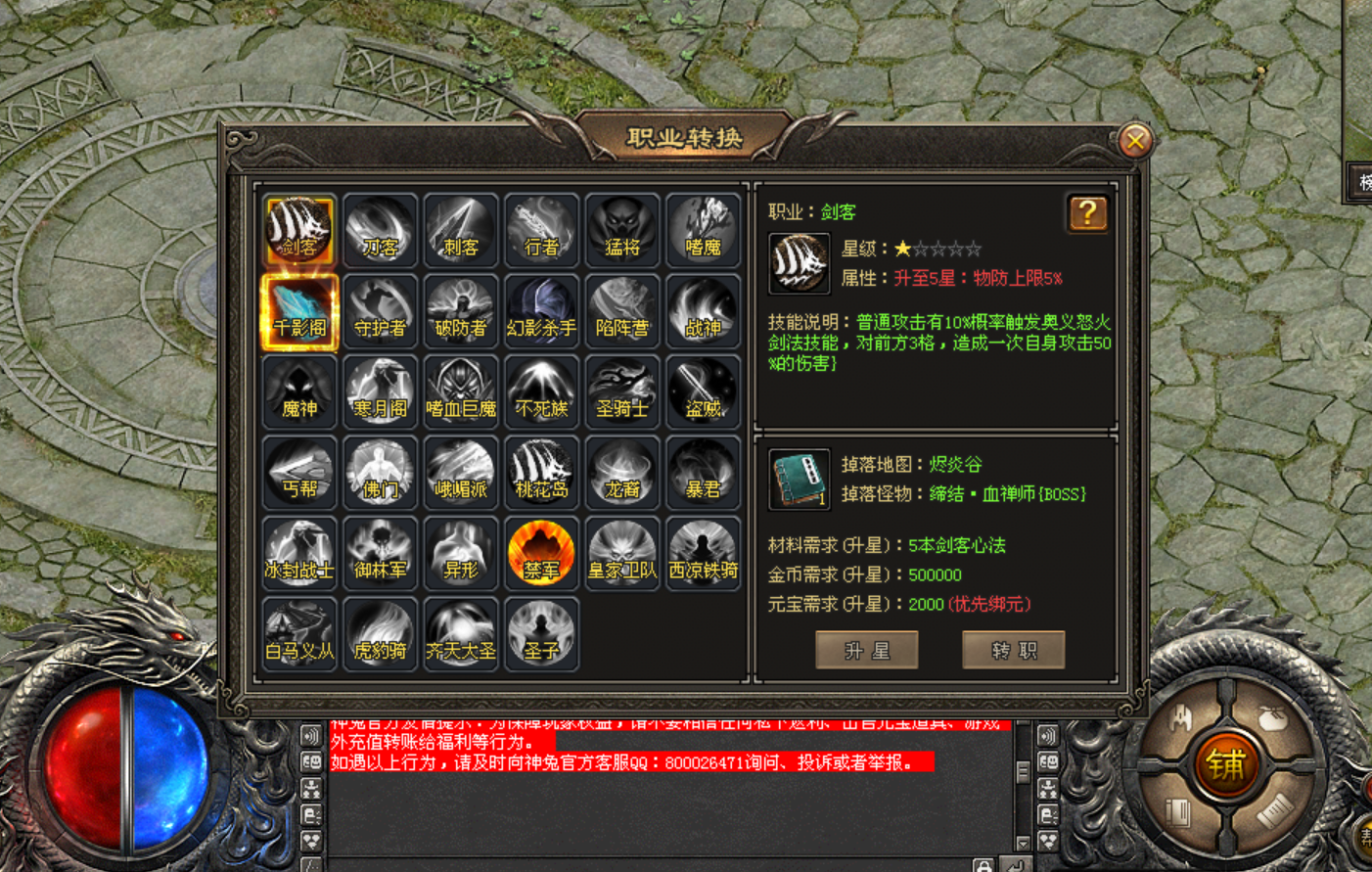Pick the 圣子 class icon
Screen dimensions: 1372x872
click(x=541, y=634)
